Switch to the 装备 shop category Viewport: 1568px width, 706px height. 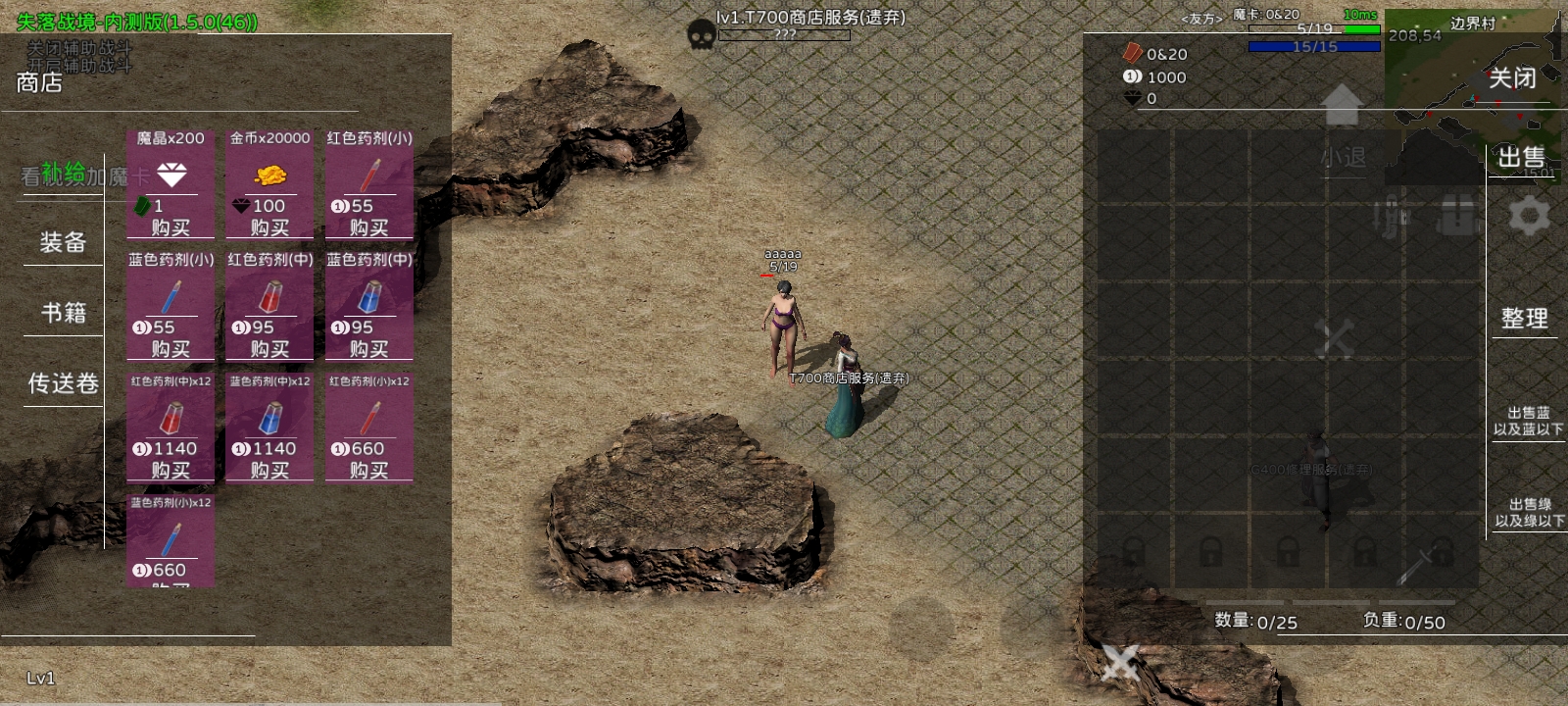(x=64, y=242)
